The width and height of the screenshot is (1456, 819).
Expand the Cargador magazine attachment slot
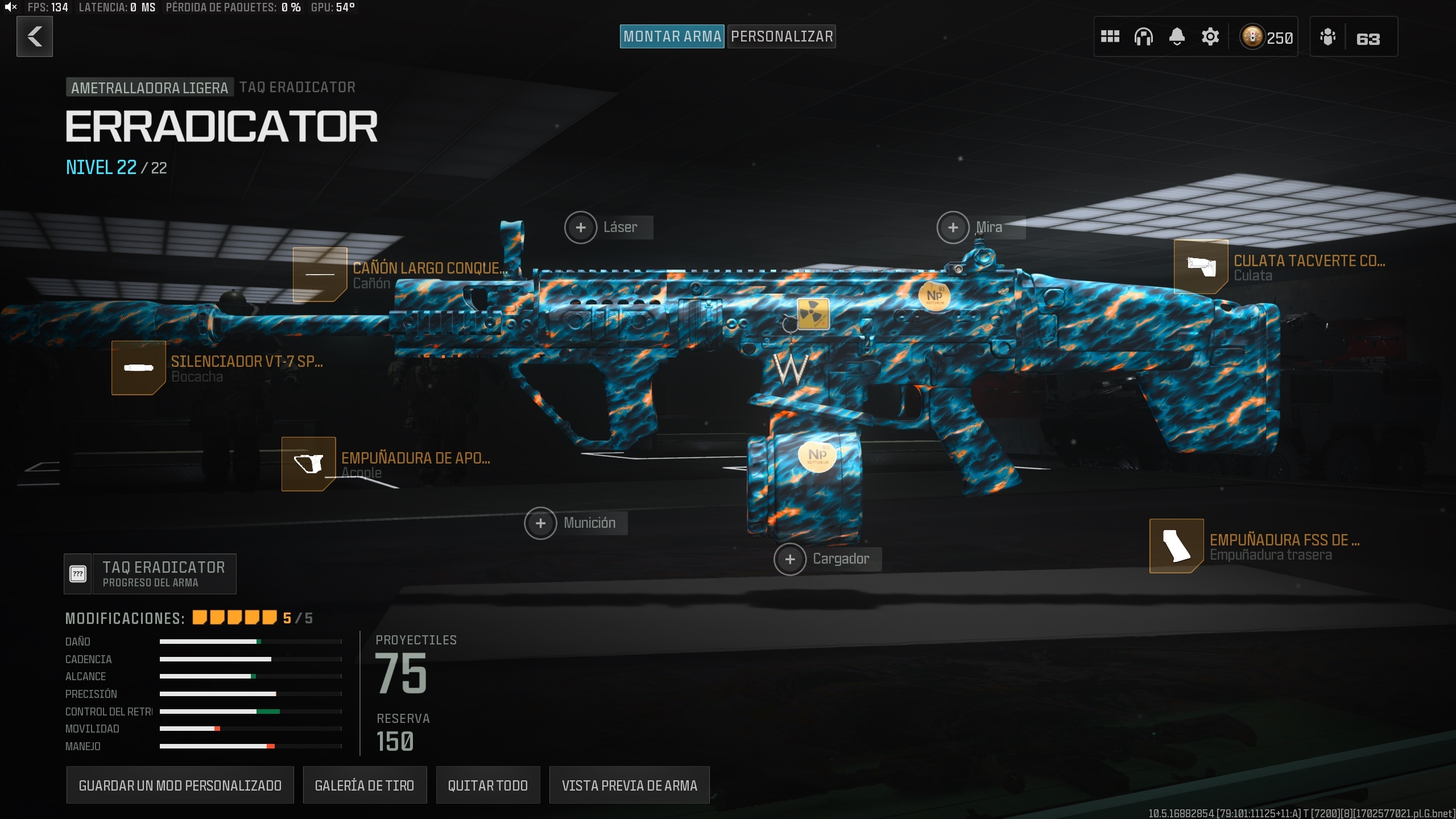pos(790,559)
